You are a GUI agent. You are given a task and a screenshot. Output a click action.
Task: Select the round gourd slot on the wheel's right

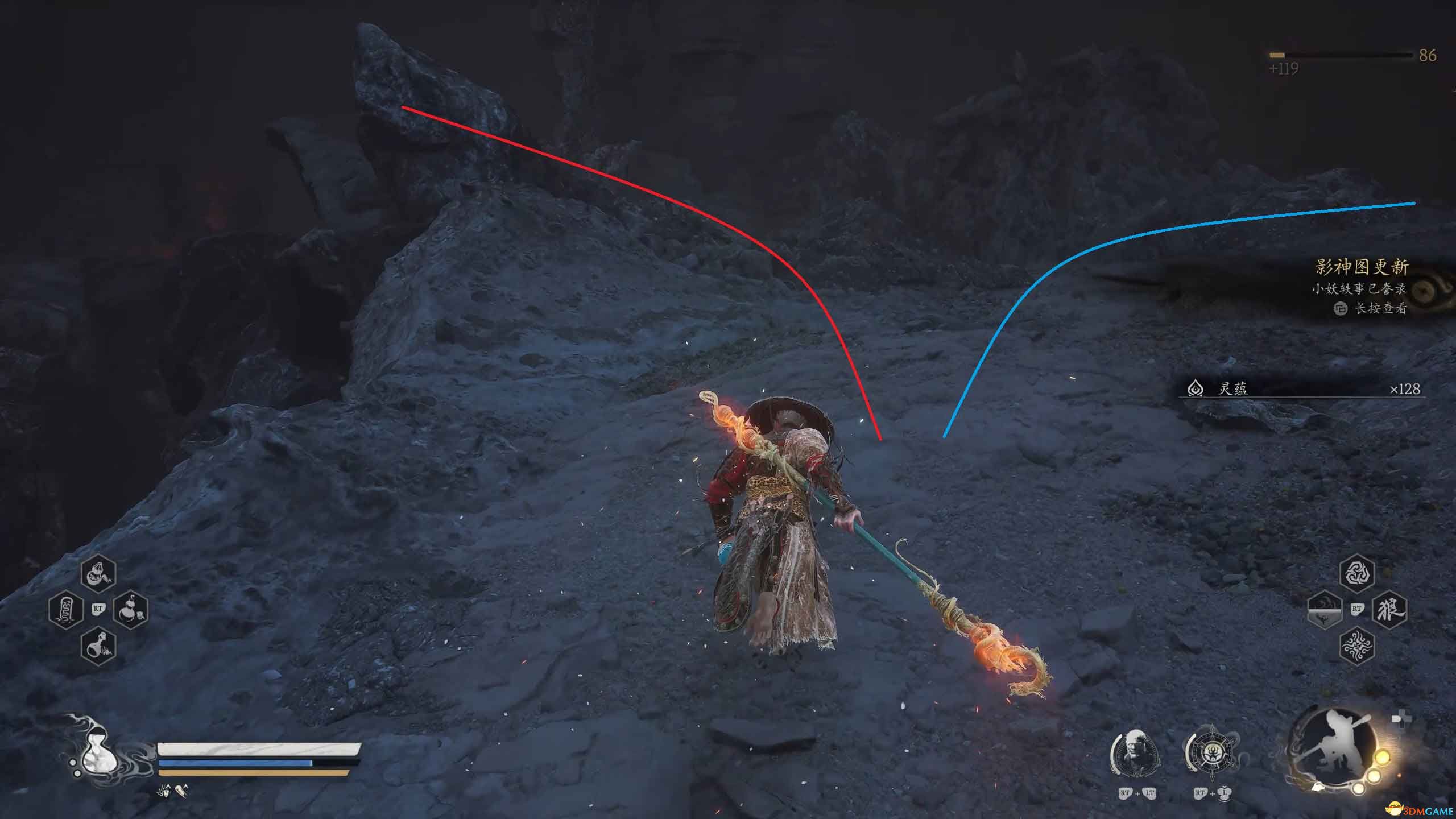pos(131,609)
